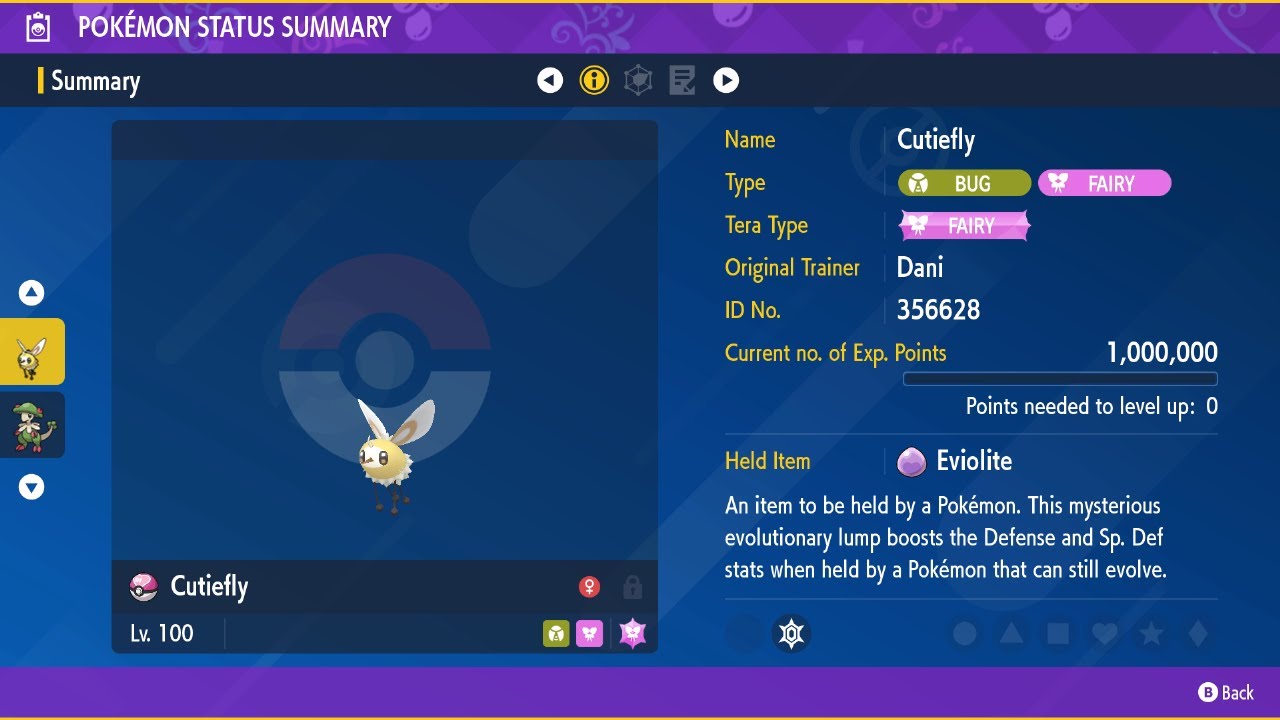
Task: Select the Summary tab label
Action: [x=95, y=80]
